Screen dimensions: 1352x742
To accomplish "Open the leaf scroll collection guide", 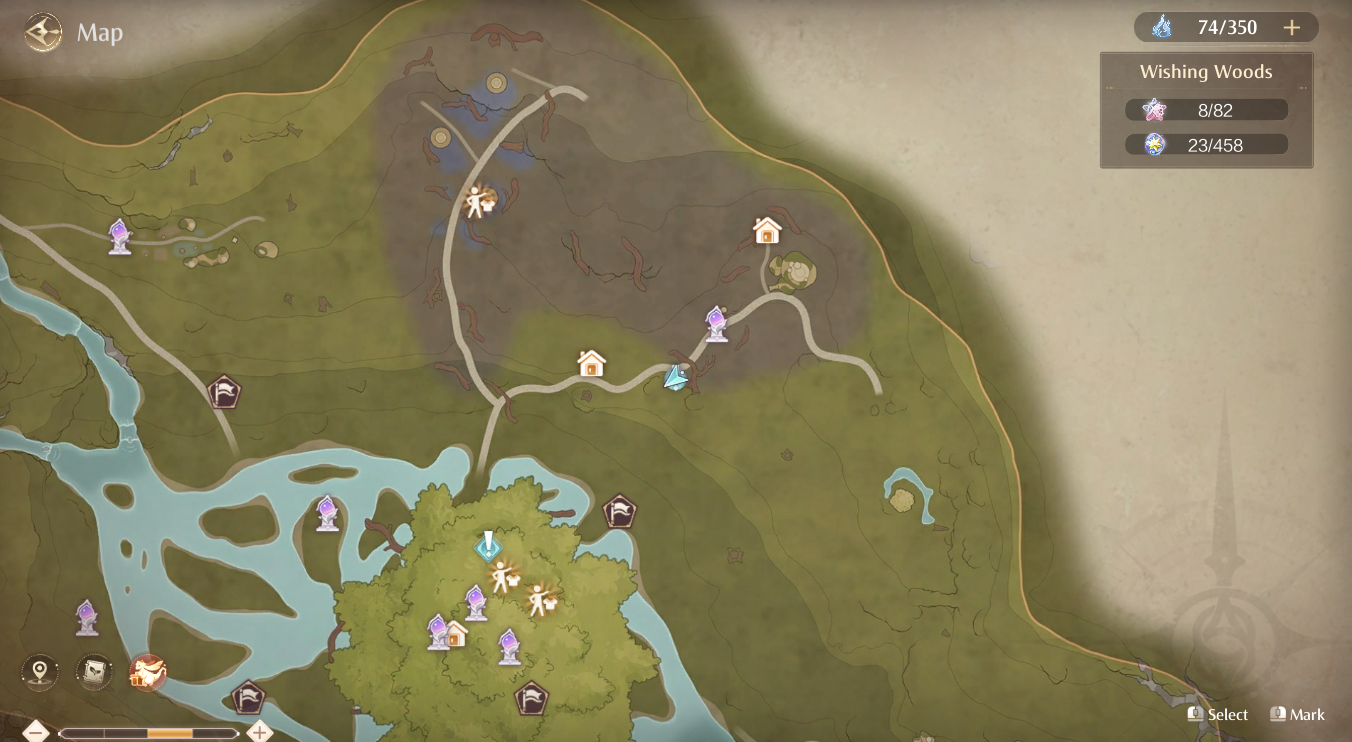I will point(94,672).
